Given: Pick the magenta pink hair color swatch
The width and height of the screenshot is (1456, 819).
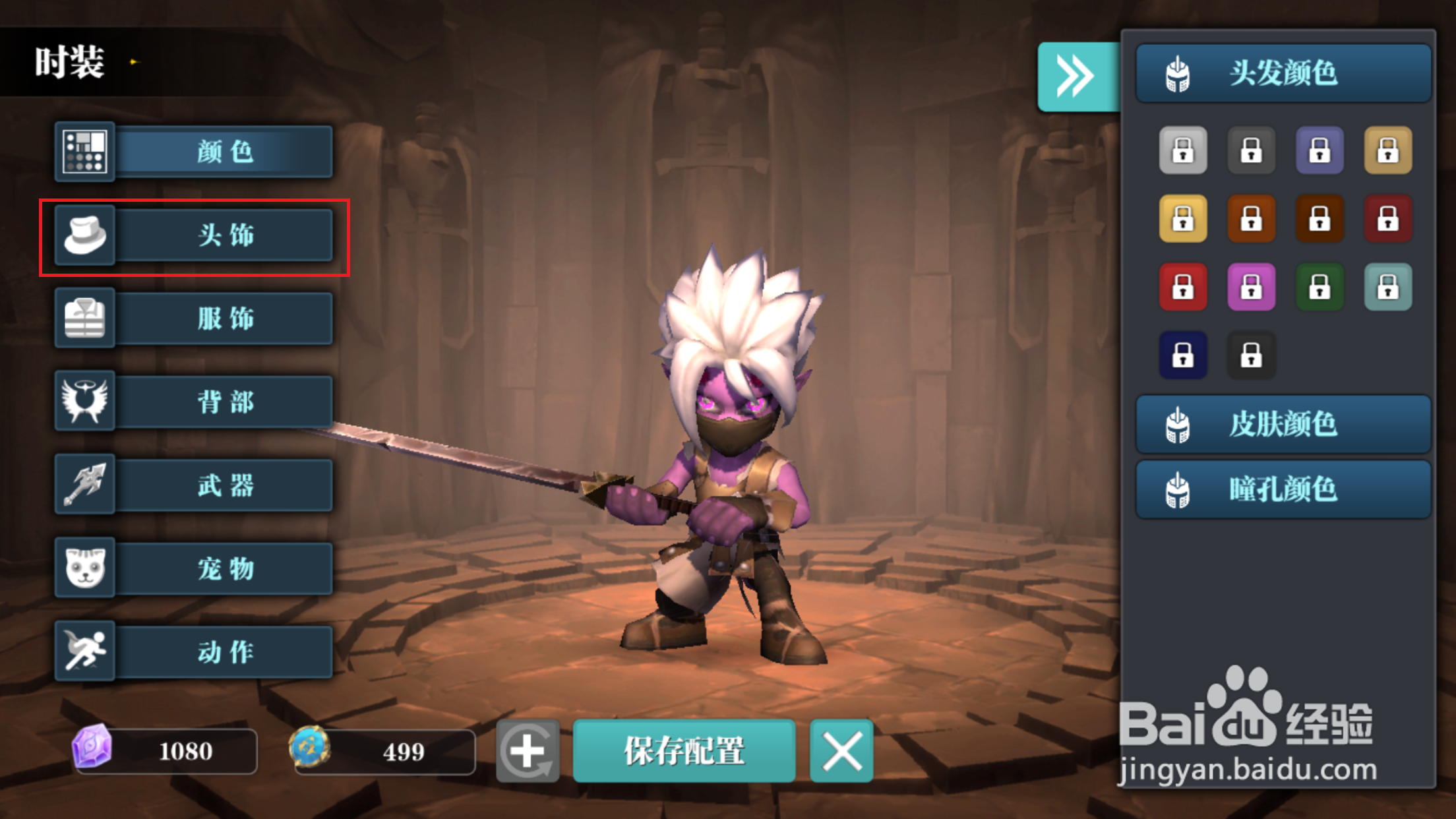Looking at the screenshot, I should (x=1251, y=287).
